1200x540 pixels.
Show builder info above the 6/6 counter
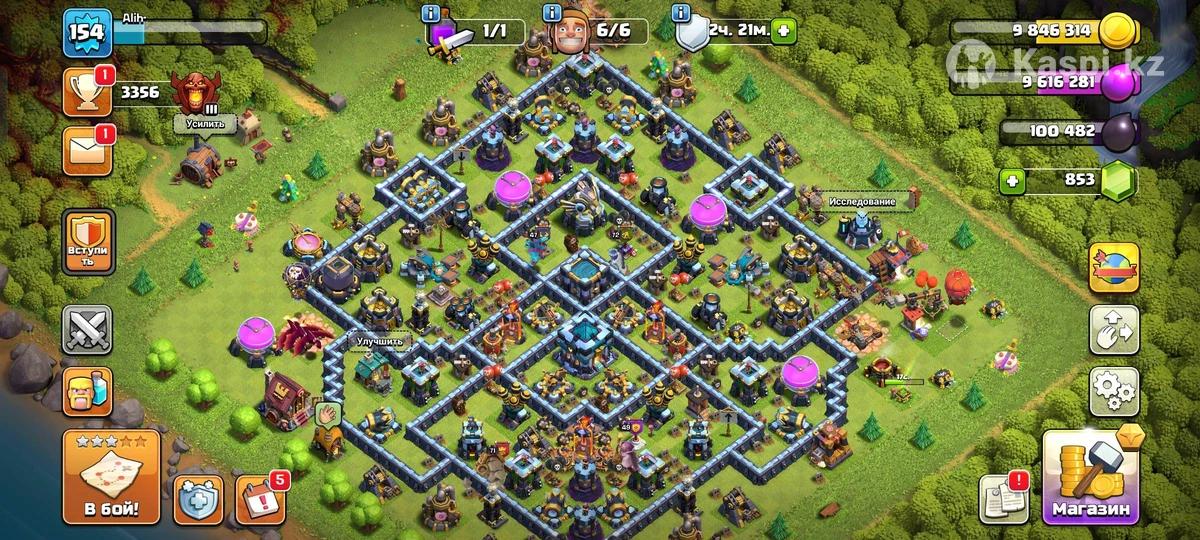point(552,13)
